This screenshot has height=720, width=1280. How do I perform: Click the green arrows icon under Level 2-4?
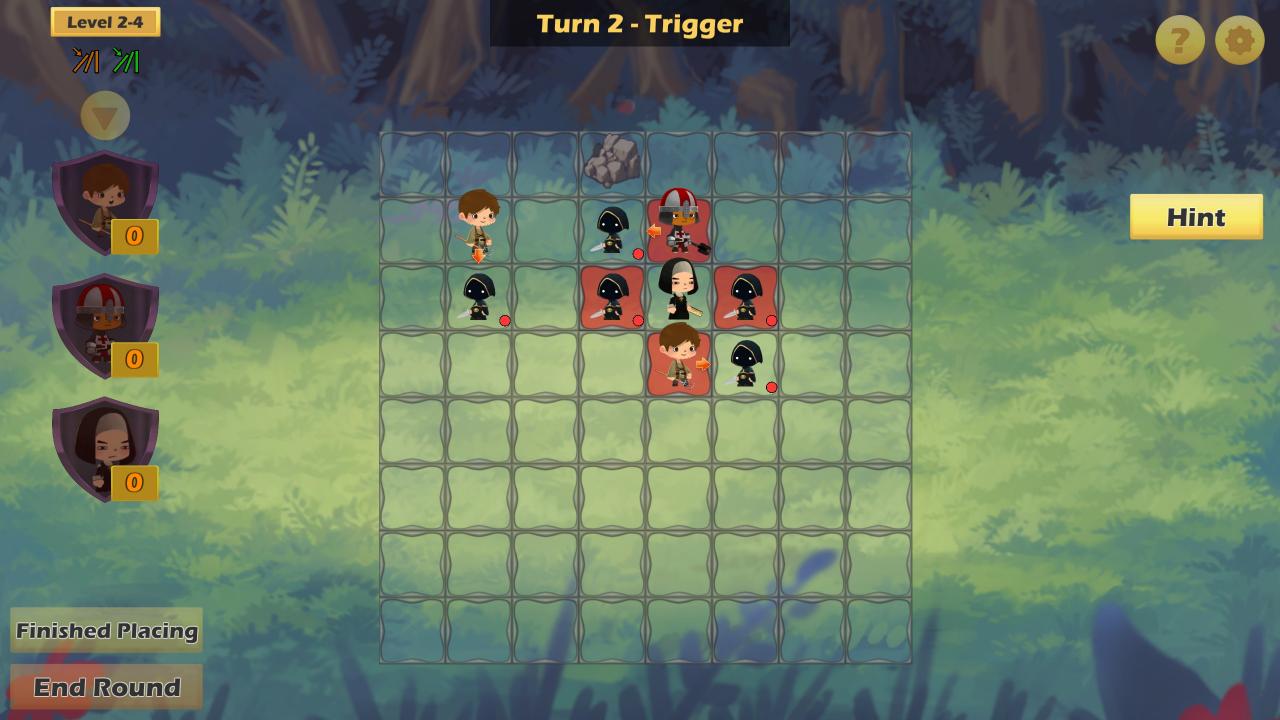pos(126,62)
